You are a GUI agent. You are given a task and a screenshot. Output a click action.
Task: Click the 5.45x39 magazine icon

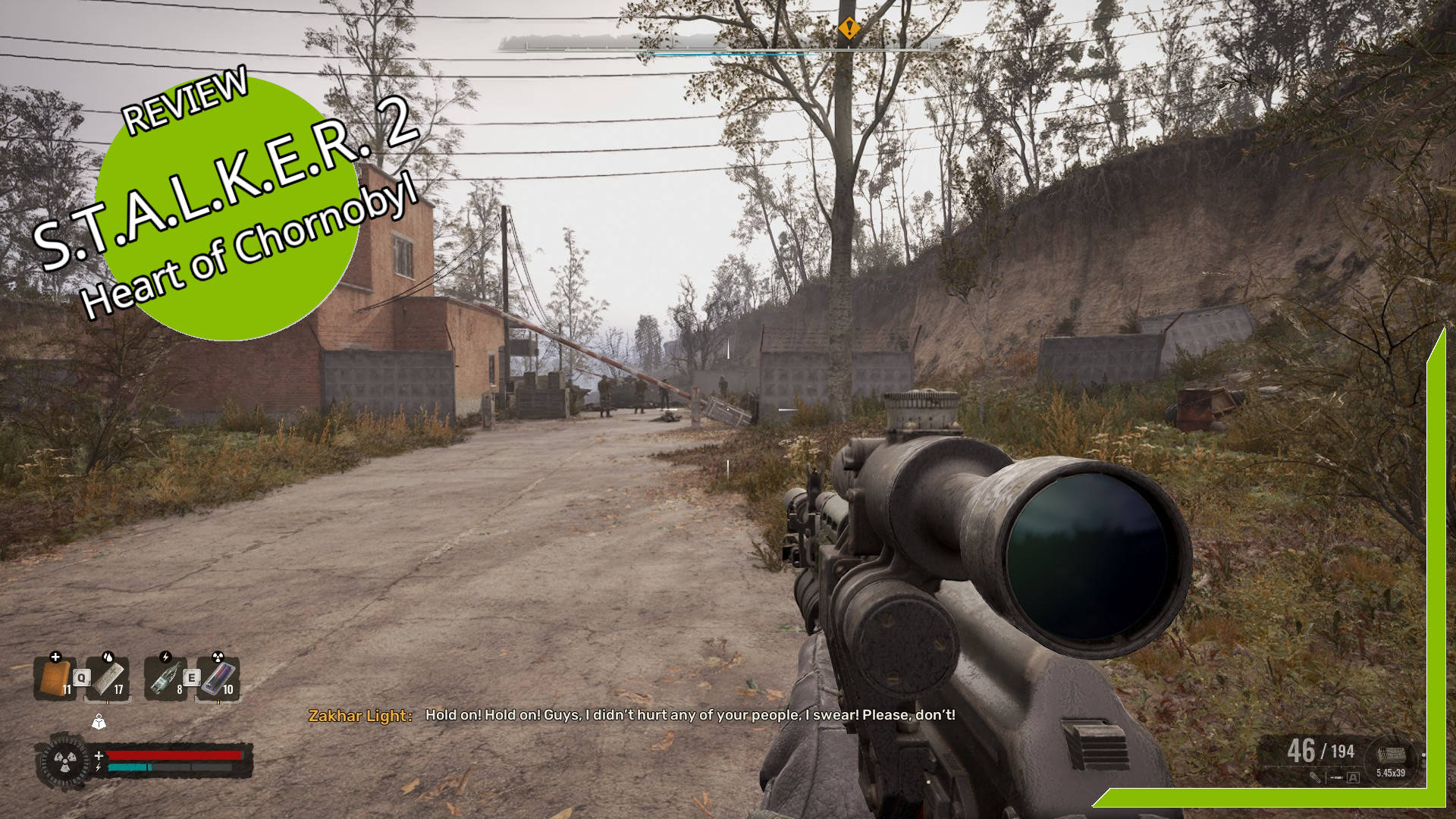point(1393,757)
